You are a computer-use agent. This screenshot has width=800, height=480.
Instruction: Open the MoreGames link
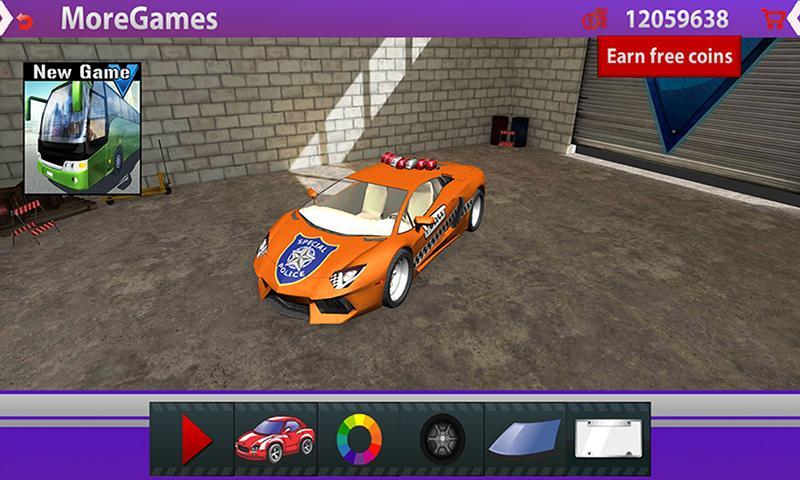pos(139,18)
